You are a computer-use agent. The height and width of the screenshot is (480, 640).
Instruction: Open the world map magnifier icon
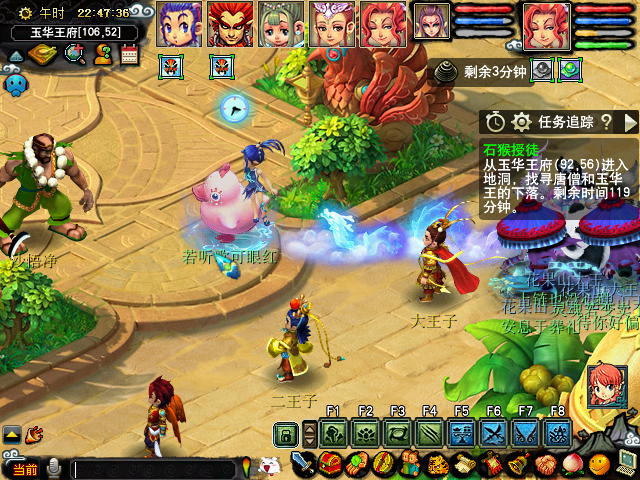point(74,54)
